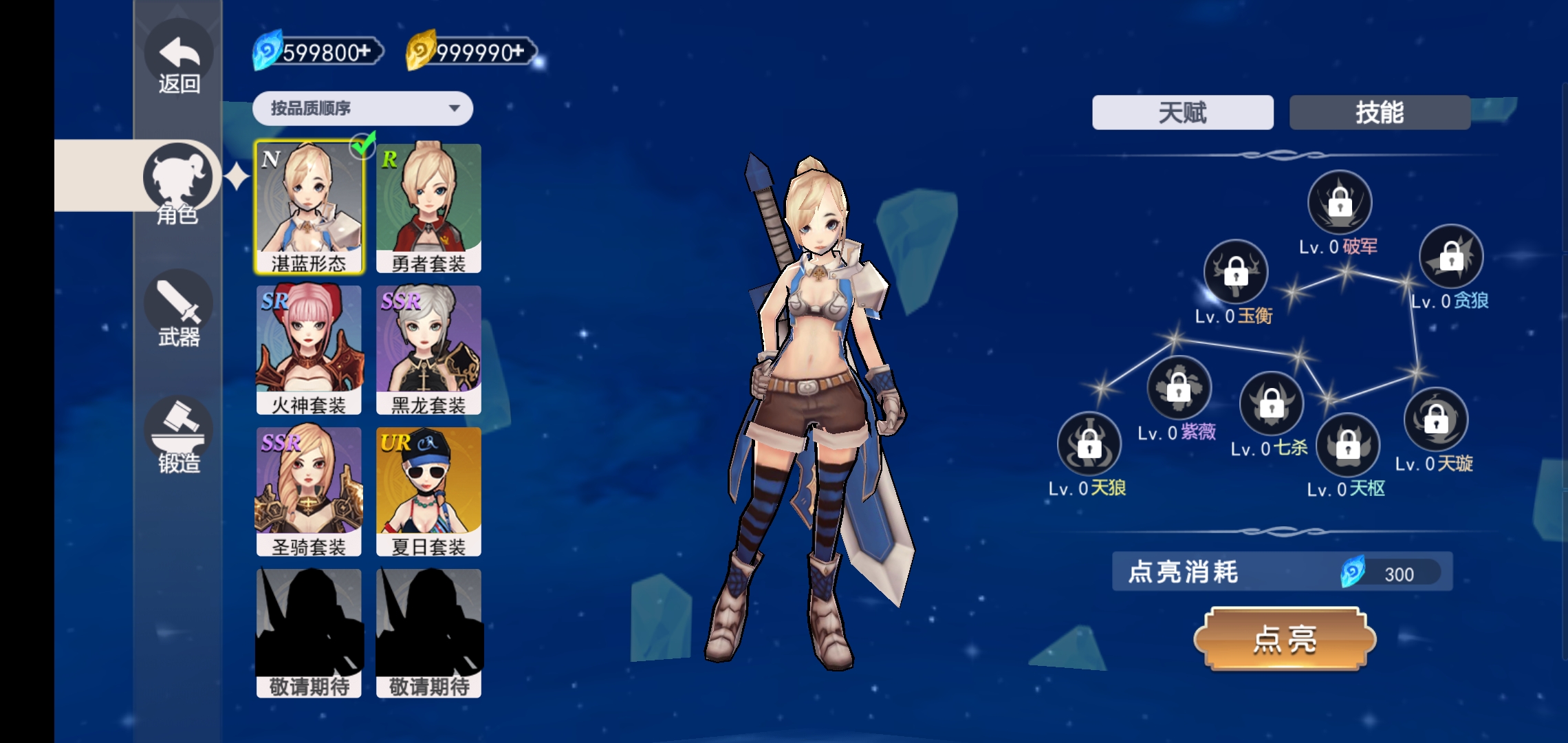The image size is (1568, 743).
Task: Add blue gems via the plus button
Action: coord(364,52)
